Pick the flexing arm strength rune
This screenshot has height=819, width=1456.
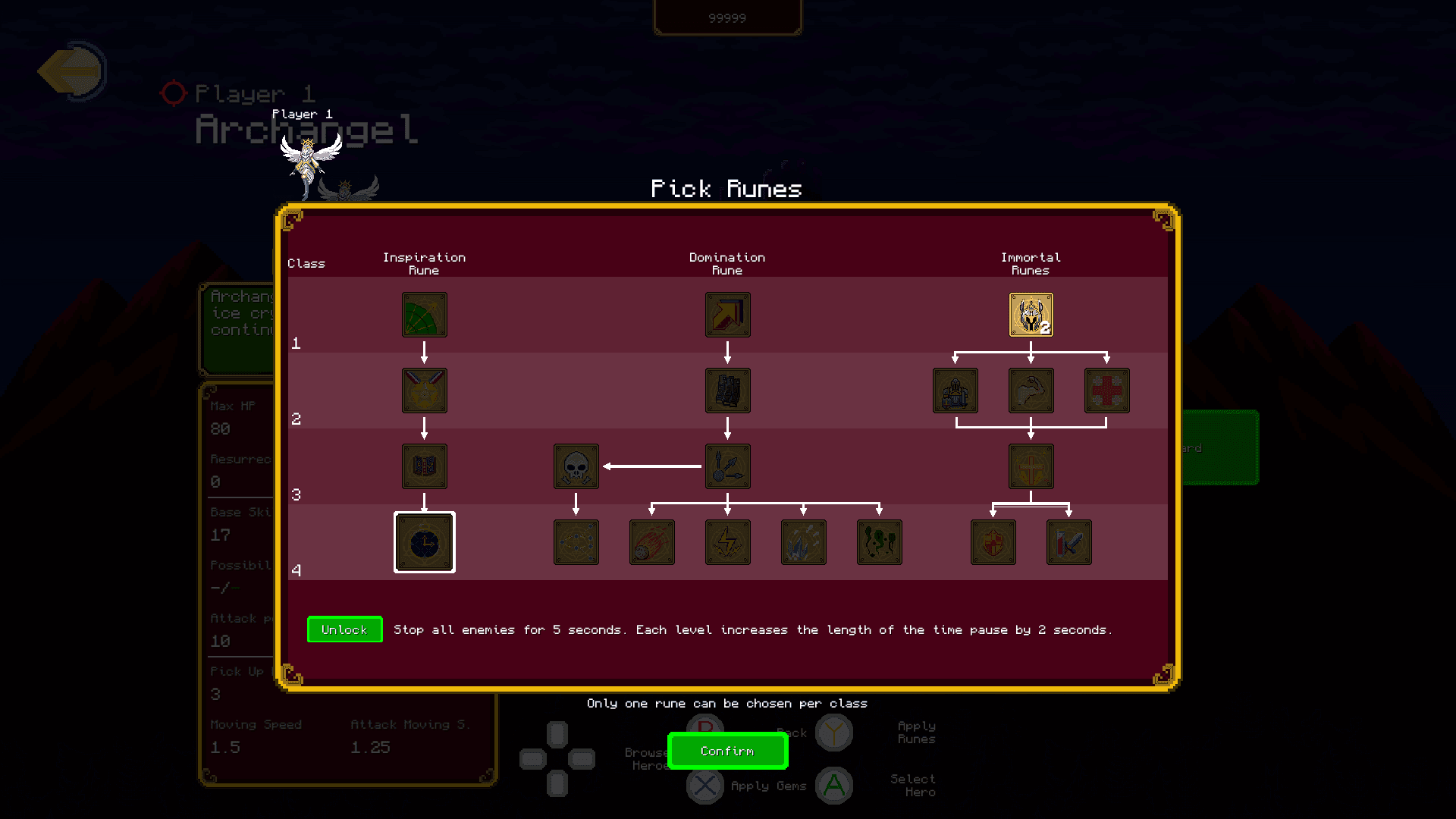[x=1031, y=391]
